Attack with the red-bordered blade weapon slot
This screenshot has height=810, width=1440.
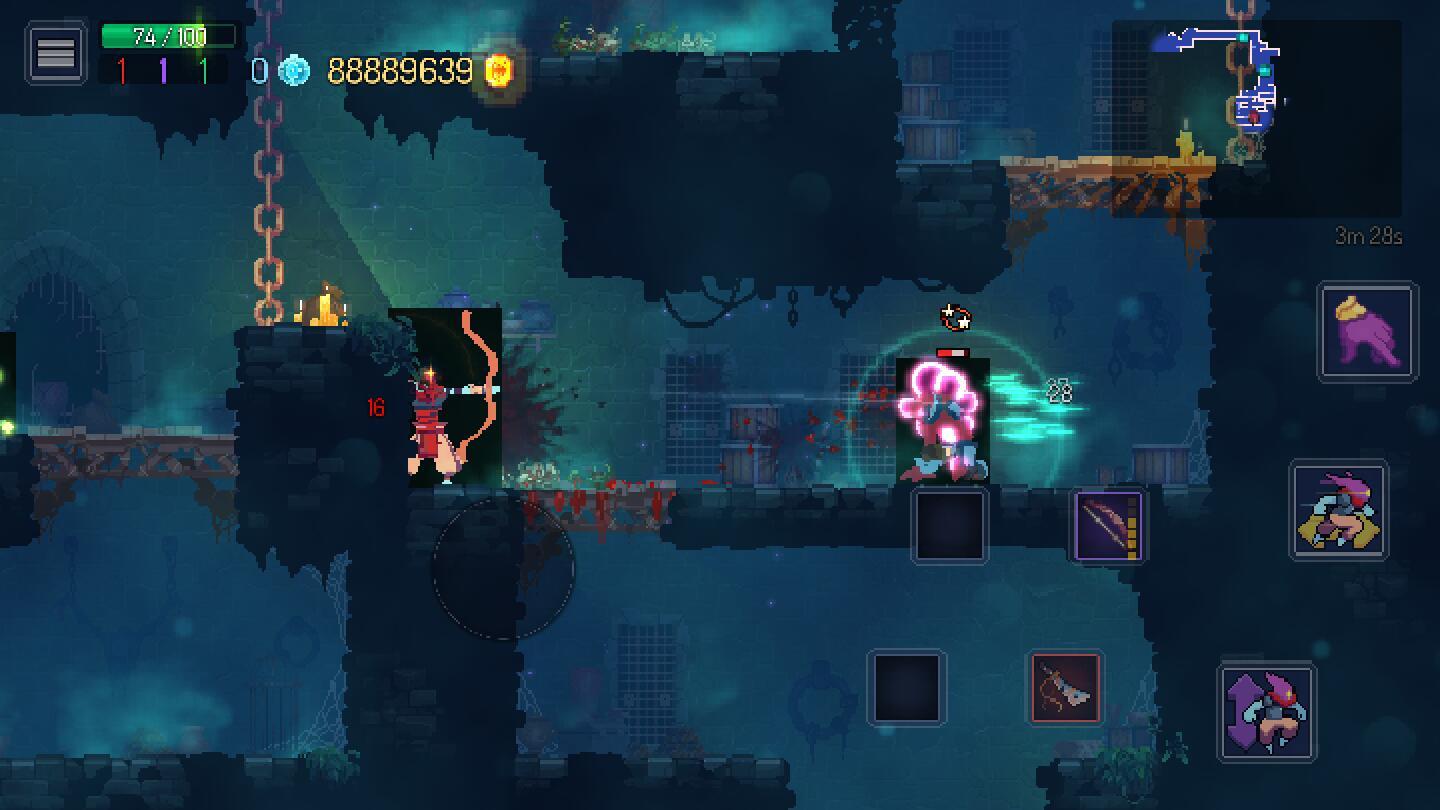[x=1066, y=688]
